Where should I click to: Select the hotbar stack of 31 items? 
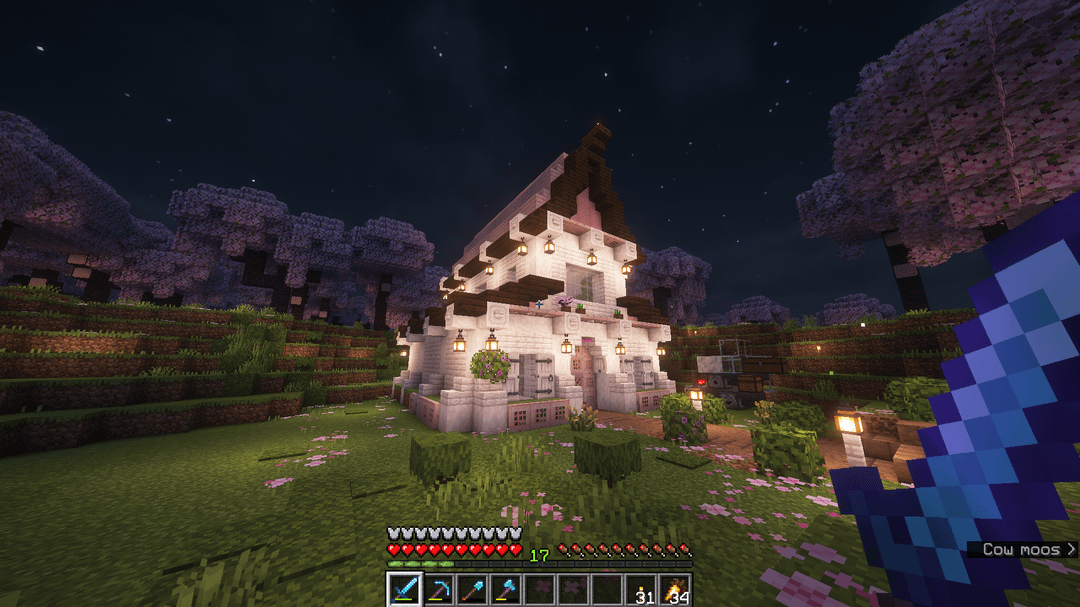click(641, 590)
